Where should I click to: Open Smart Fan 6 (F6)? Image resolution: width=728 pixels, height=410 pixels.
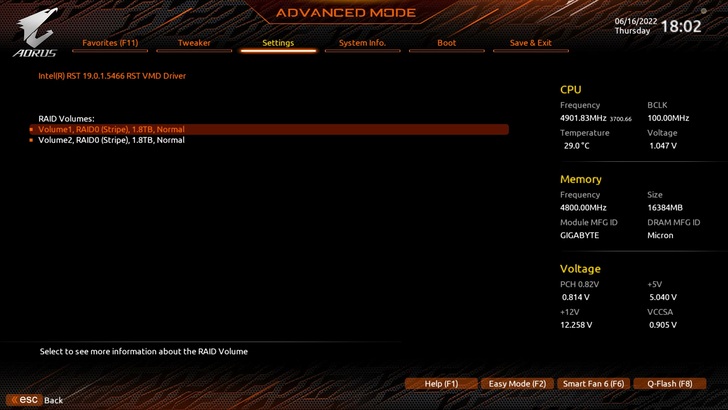[x=593, y=384]
